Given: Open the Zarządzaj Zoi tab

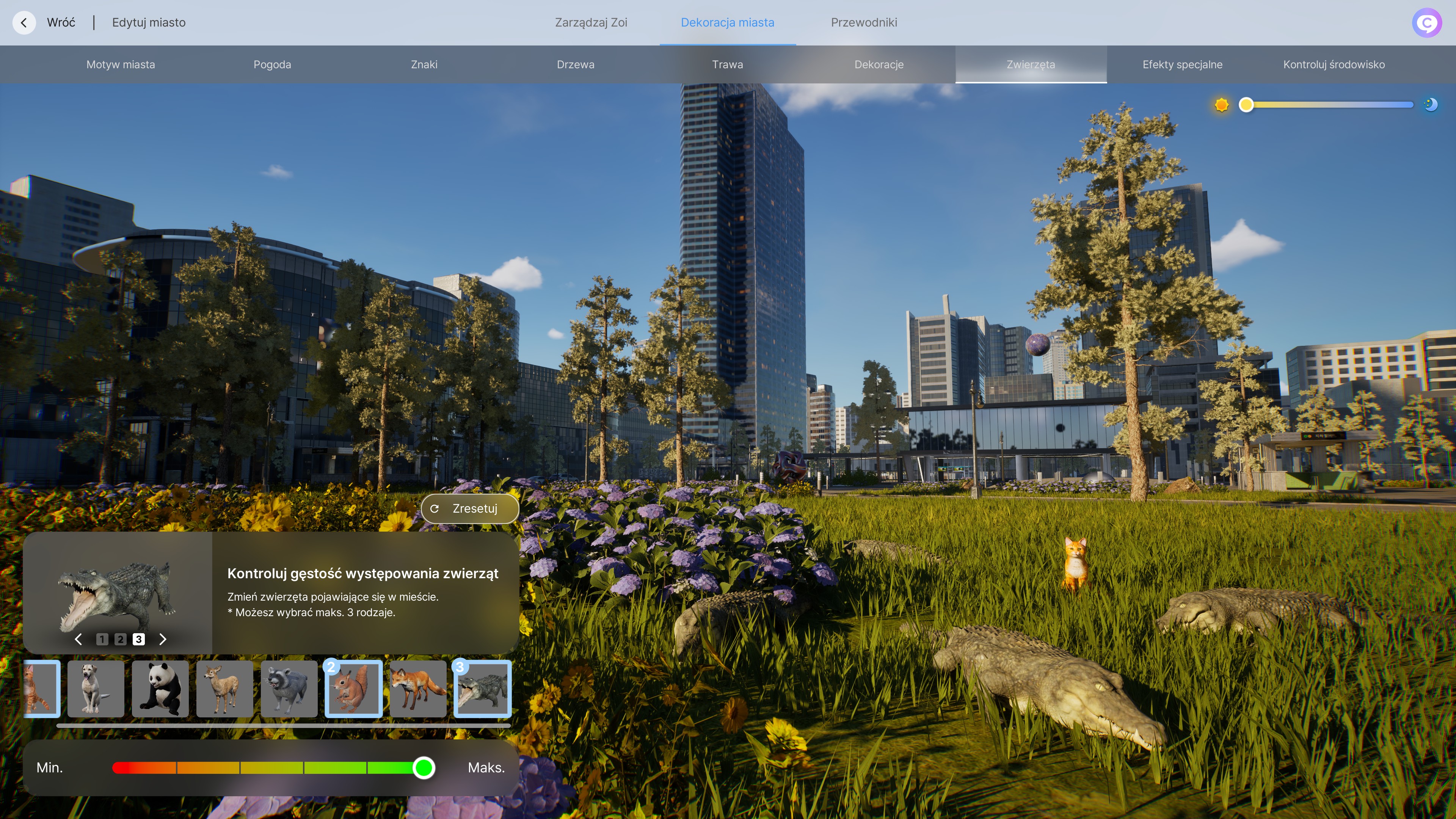Looking at the screenshot, I should 591,23.
